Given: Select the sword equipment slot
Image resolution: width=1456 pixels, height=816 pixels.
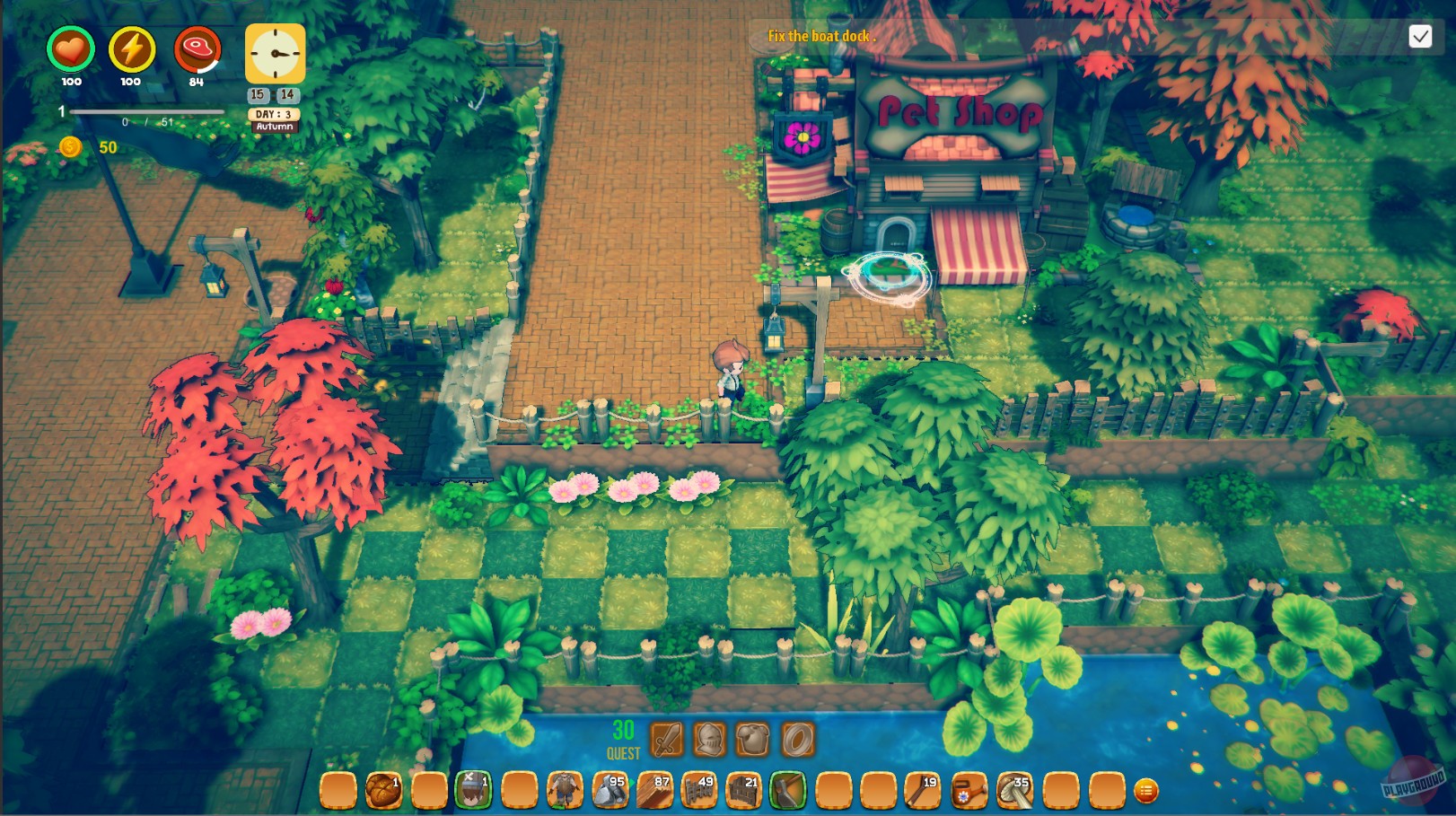Looking at the screenshot, I should (x=666, y=739).
